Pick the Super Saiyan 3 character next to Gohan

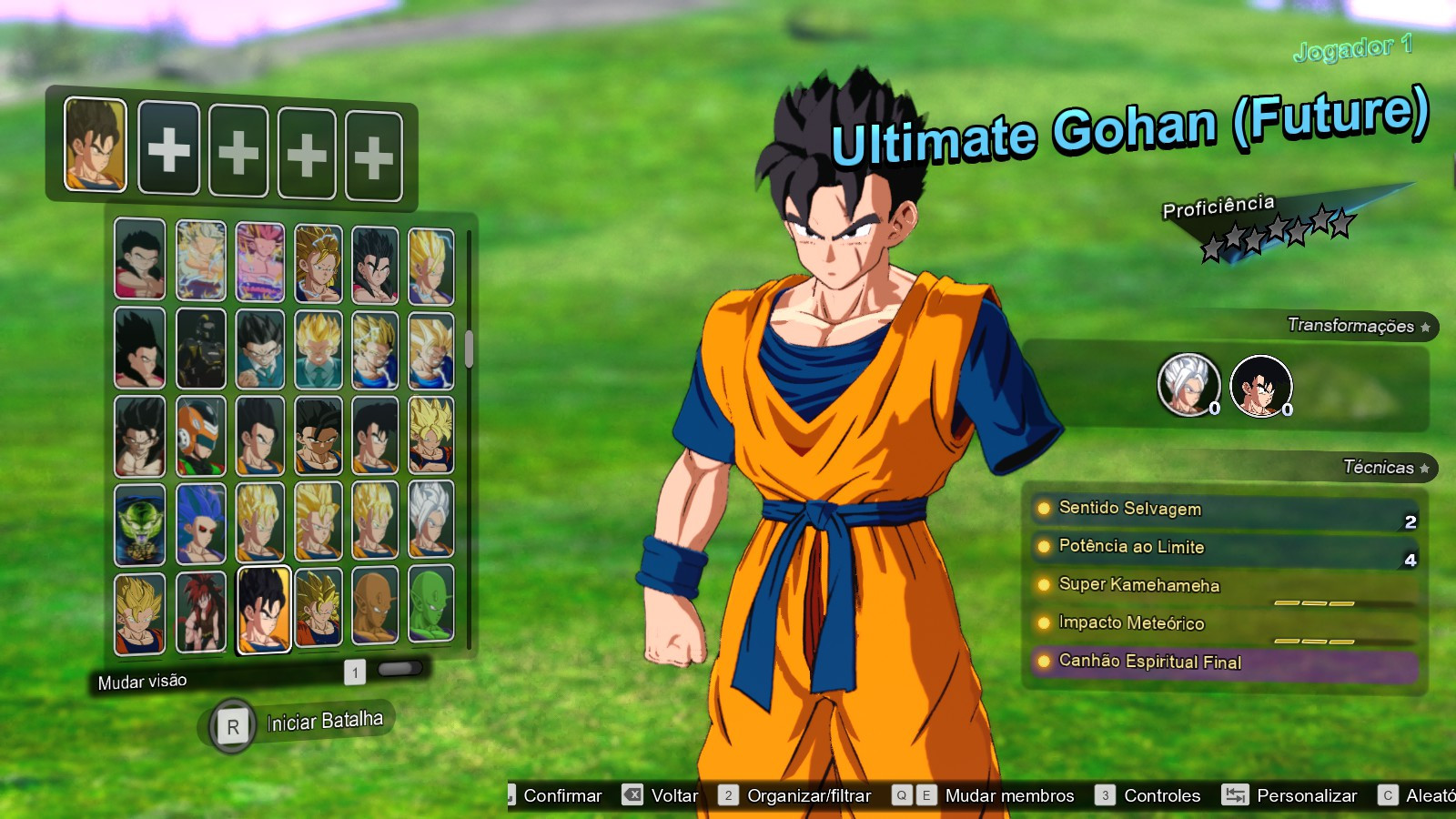tap(320, 612)
